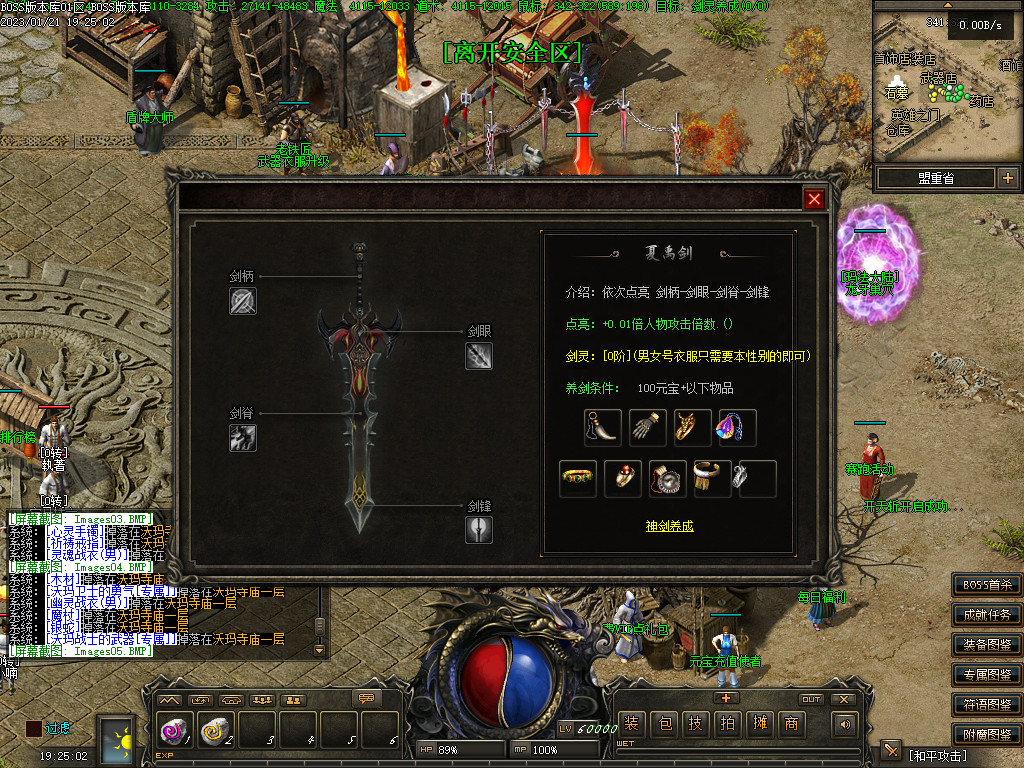Viewport: 1024px width, 768px height.
Task: Select the red-gem ring material slot
Action: 624,479
